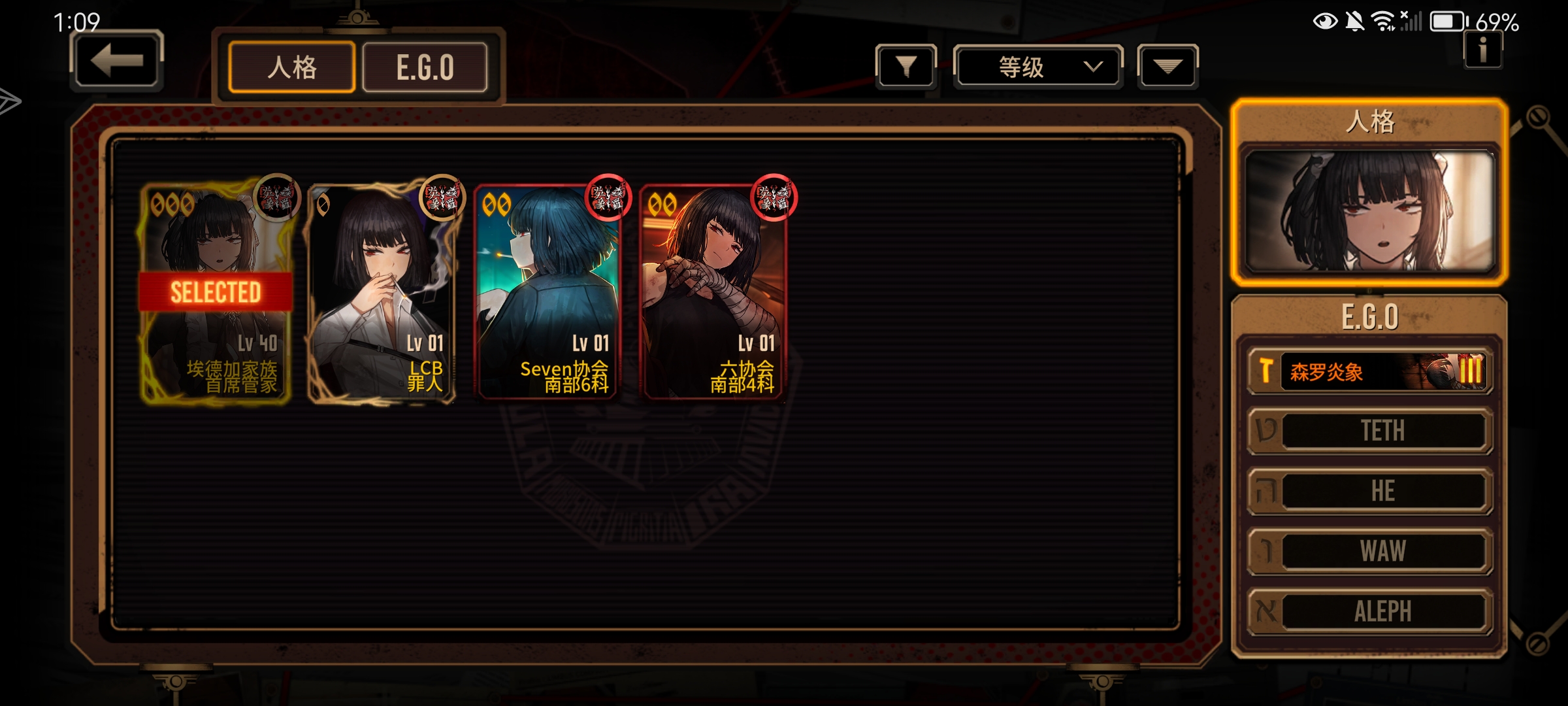Open the HE E.G.O slot

click(x=1371, y=491)
